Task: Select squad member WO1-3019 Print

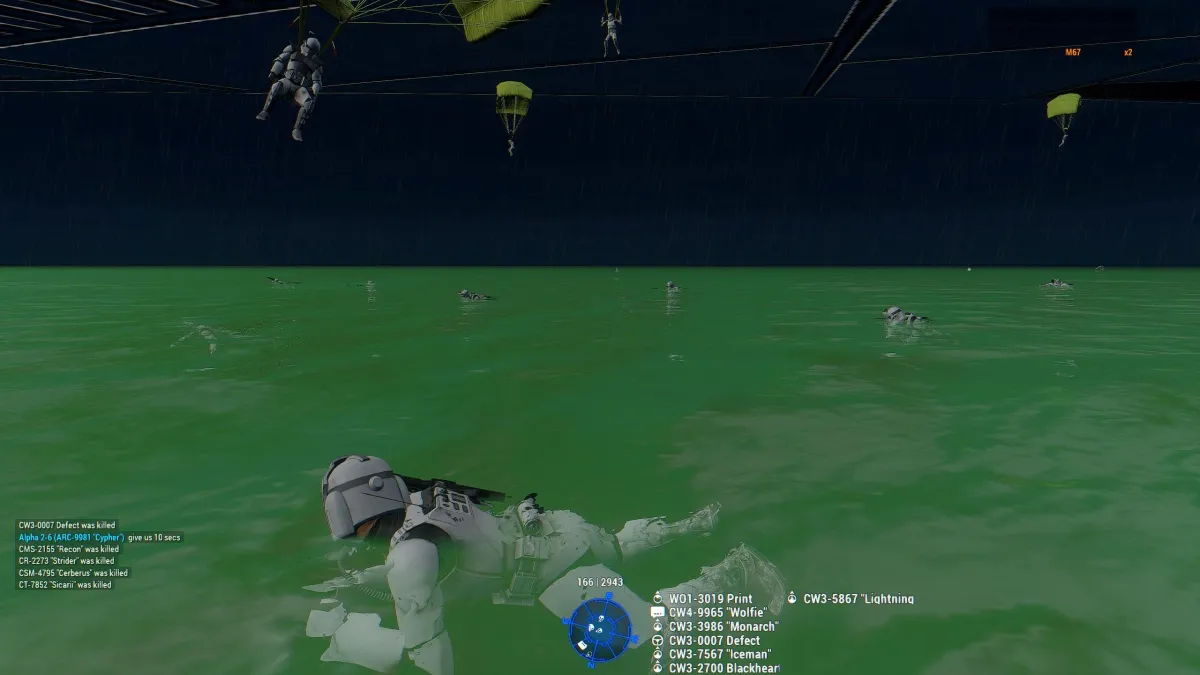Action: (710, 599)
